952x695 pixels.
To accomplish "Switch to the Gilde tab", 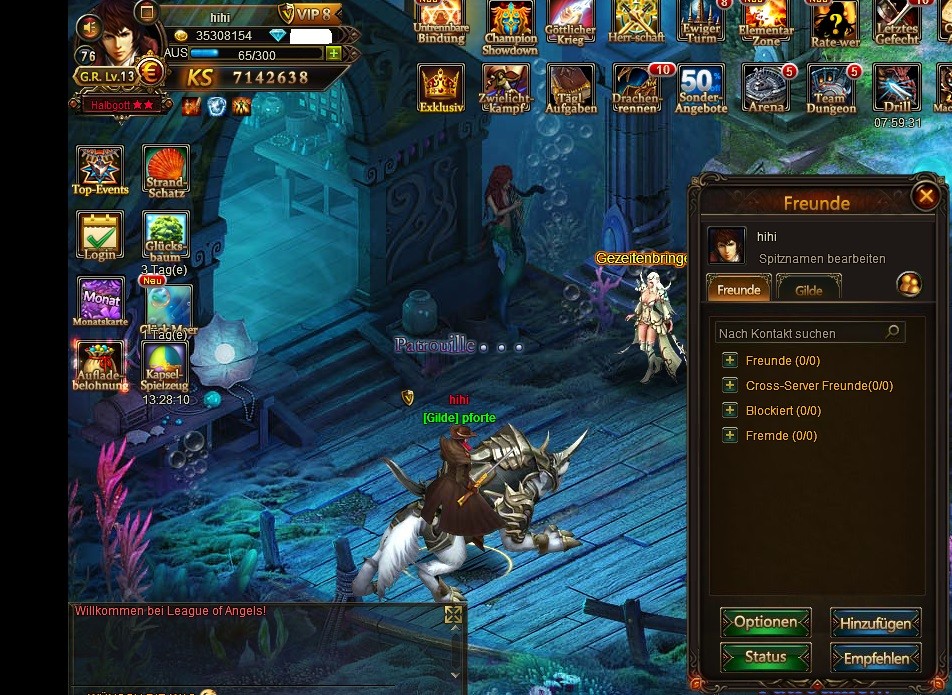I will coord(808,290).
